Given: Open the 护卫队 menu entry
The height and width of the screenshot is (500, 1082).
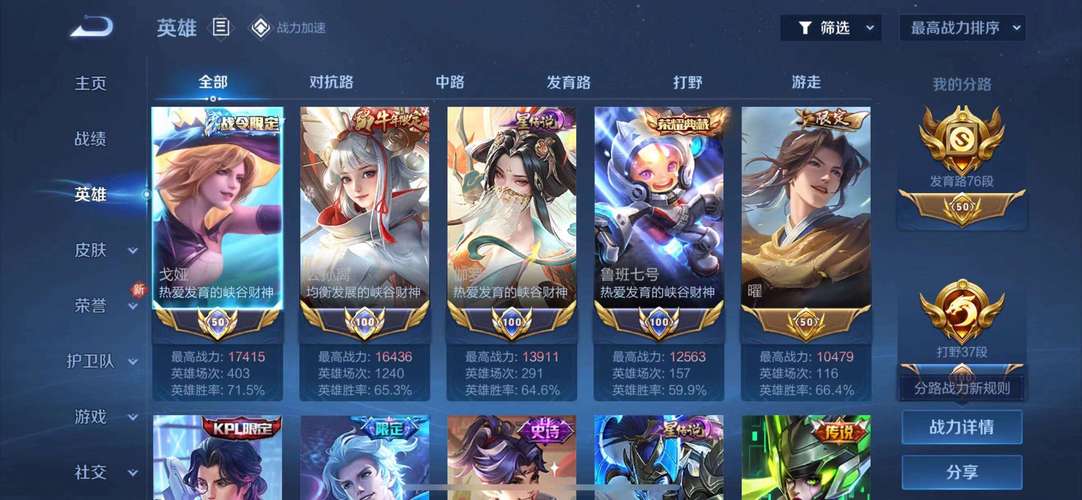Looking at the screenshot, I should (92, 361).
